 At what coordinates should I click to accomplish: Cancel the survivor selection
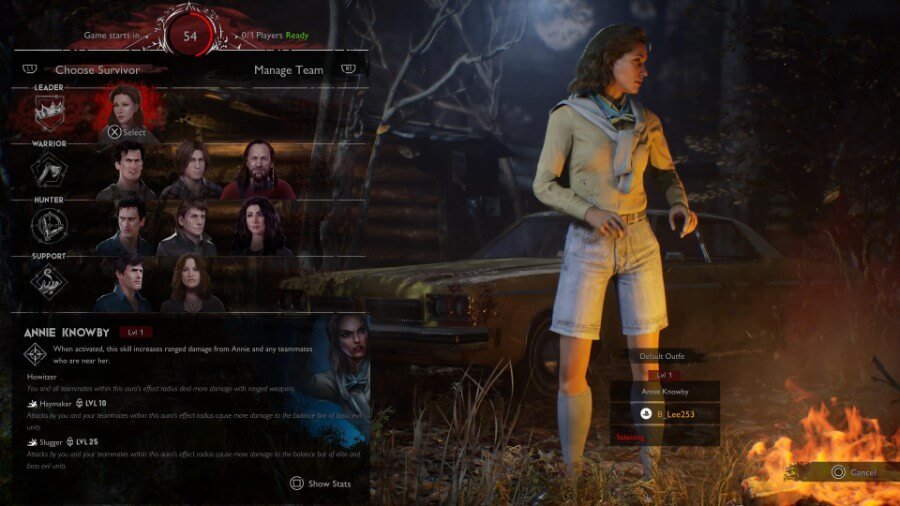[853, 472]
